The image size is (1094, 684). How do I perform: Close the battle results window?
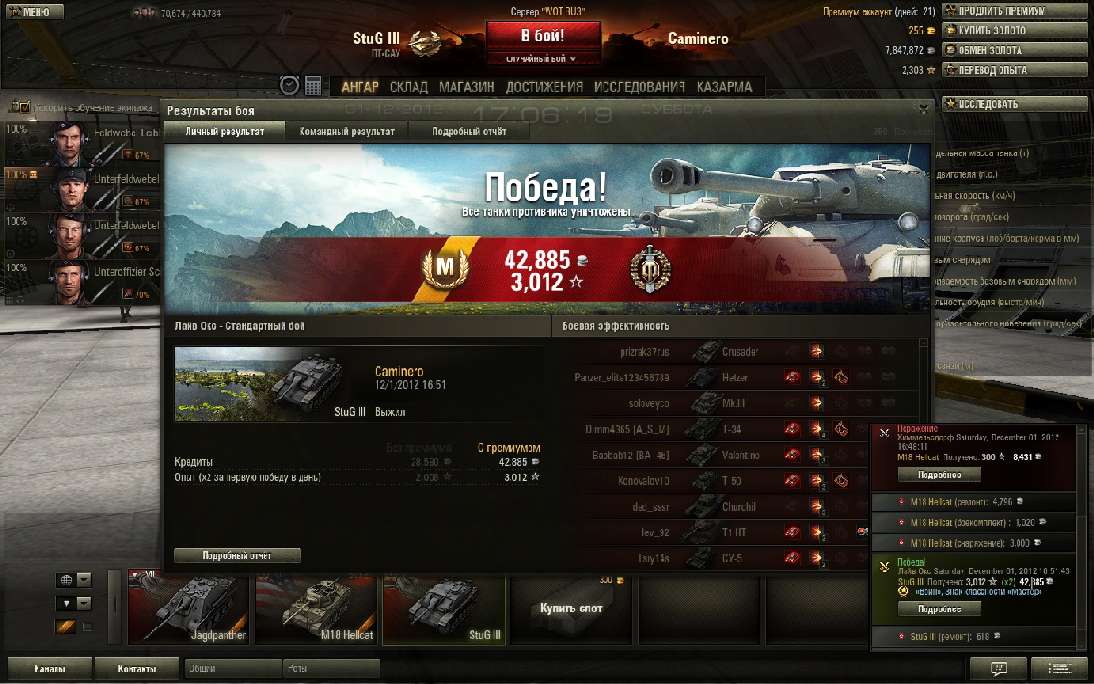[x=922, y=110]
